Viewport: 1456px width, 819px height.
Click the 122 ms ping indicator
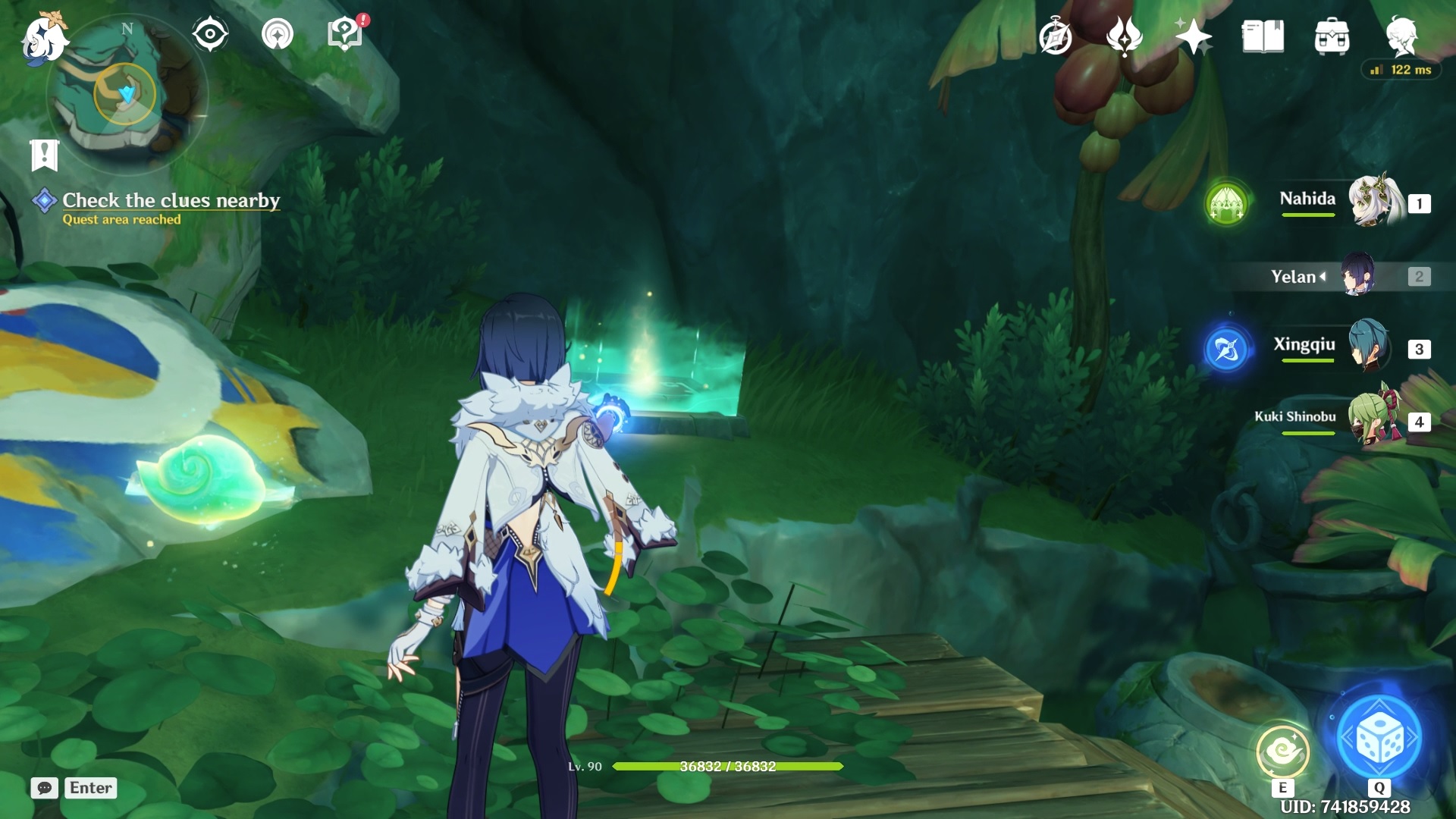coord(1402,69)
